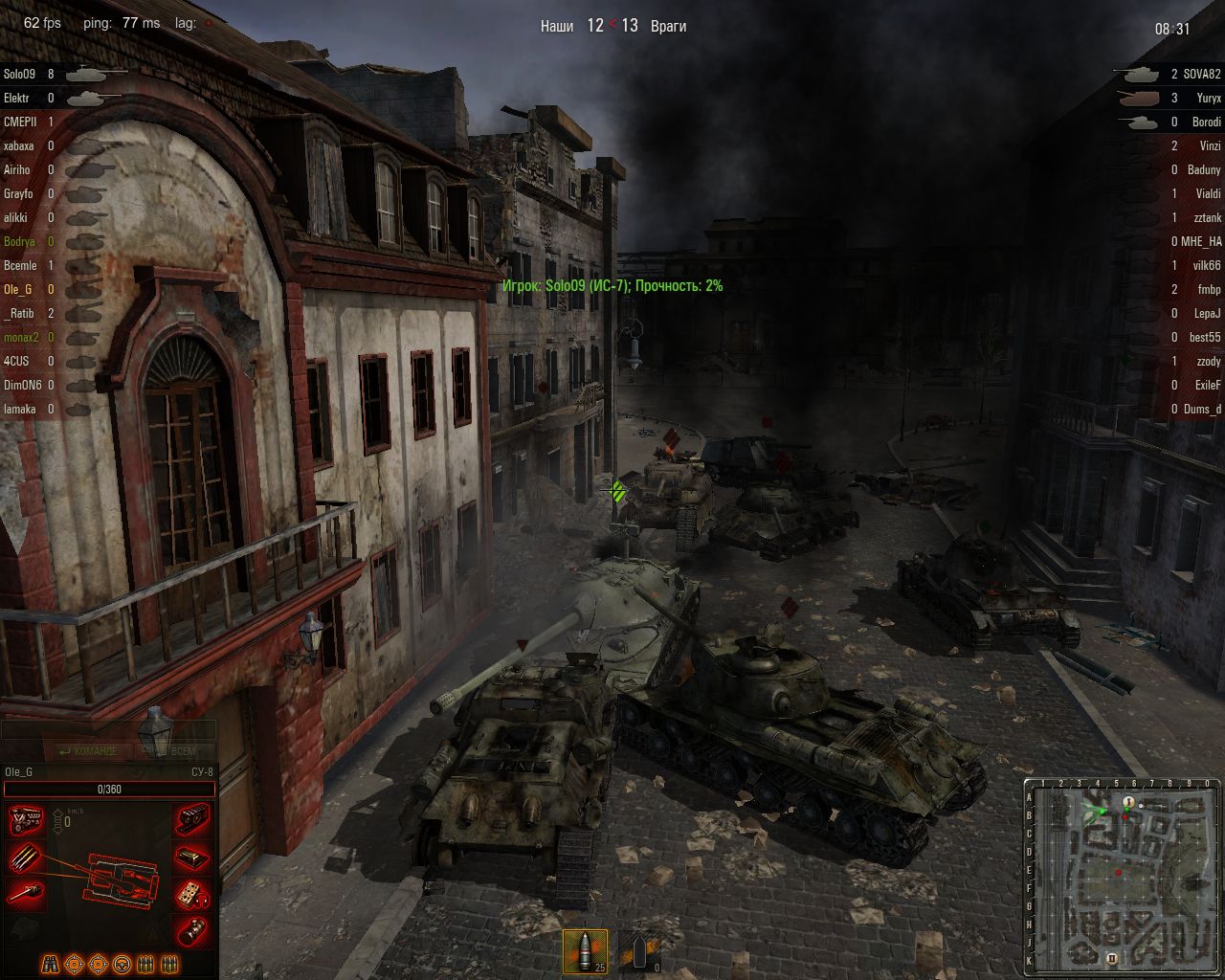Viewport: 1225px width, 980px height.
Task: Click the binoculars crew icon
Action: [x=50, y=964]
